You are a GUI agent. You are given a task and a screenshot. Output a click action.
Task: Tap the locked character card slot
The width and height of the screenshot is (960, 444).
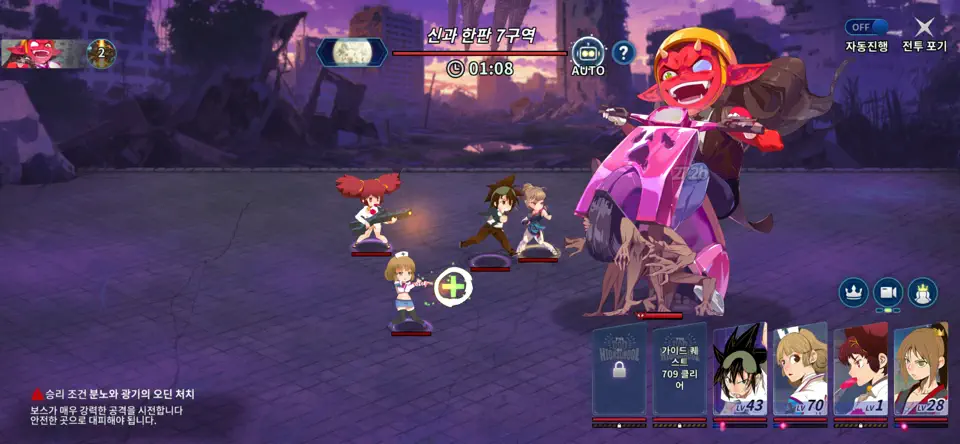coord(619,369)
